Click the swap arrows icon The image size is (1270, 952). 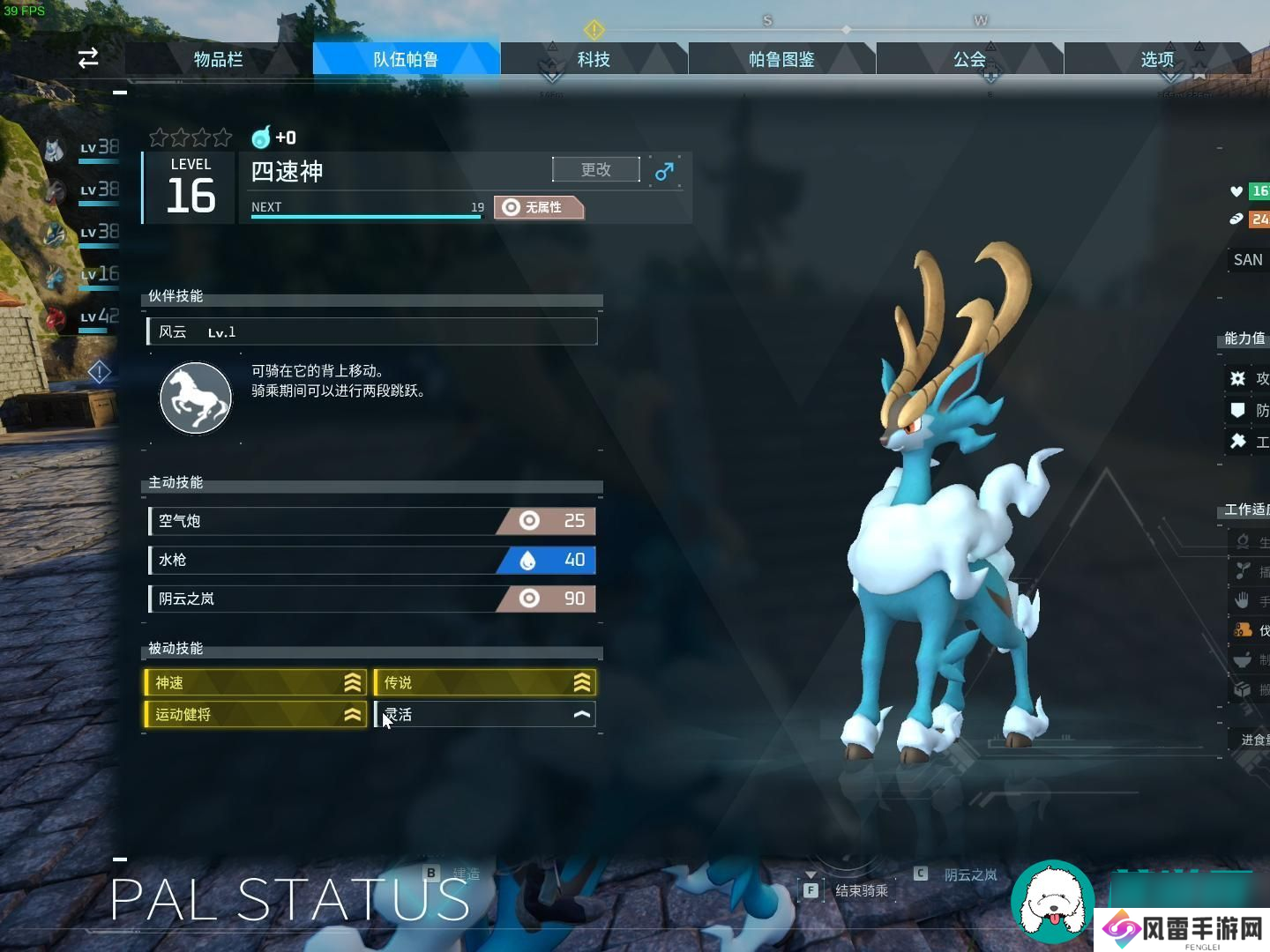(x=88, y=58)
